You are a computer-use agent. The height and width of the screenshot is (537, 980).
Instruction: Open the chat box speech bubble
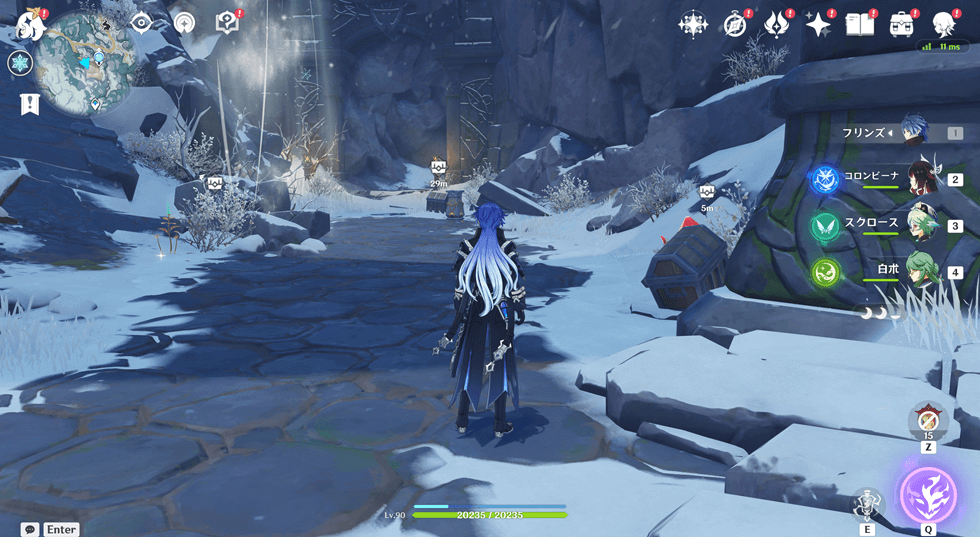(x=30, y=529)
